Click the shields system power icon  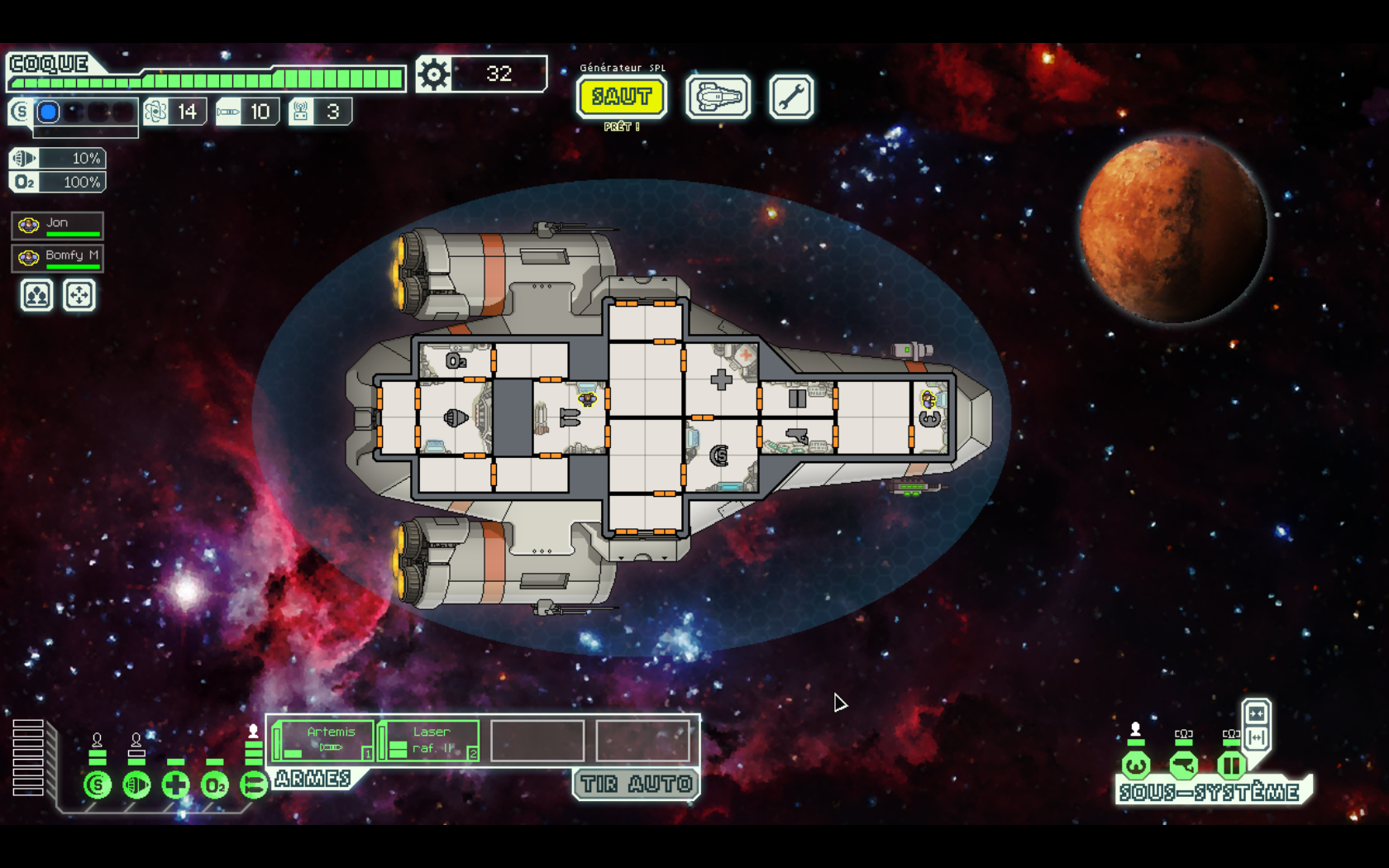click(98, 785)
